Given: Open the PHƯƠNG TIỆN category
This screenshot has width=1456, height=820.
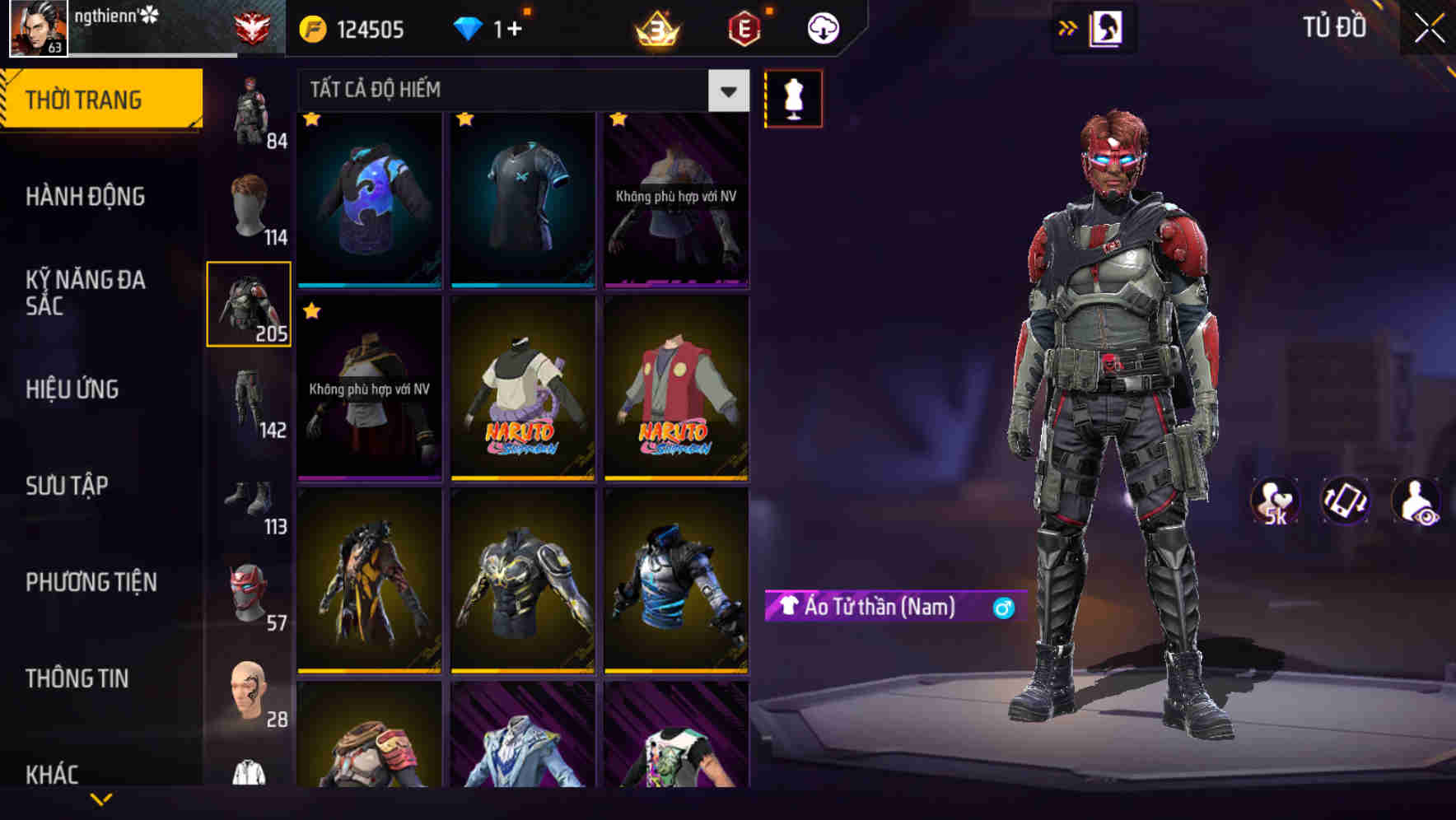Looking at the screenshot, I should 91,582.
